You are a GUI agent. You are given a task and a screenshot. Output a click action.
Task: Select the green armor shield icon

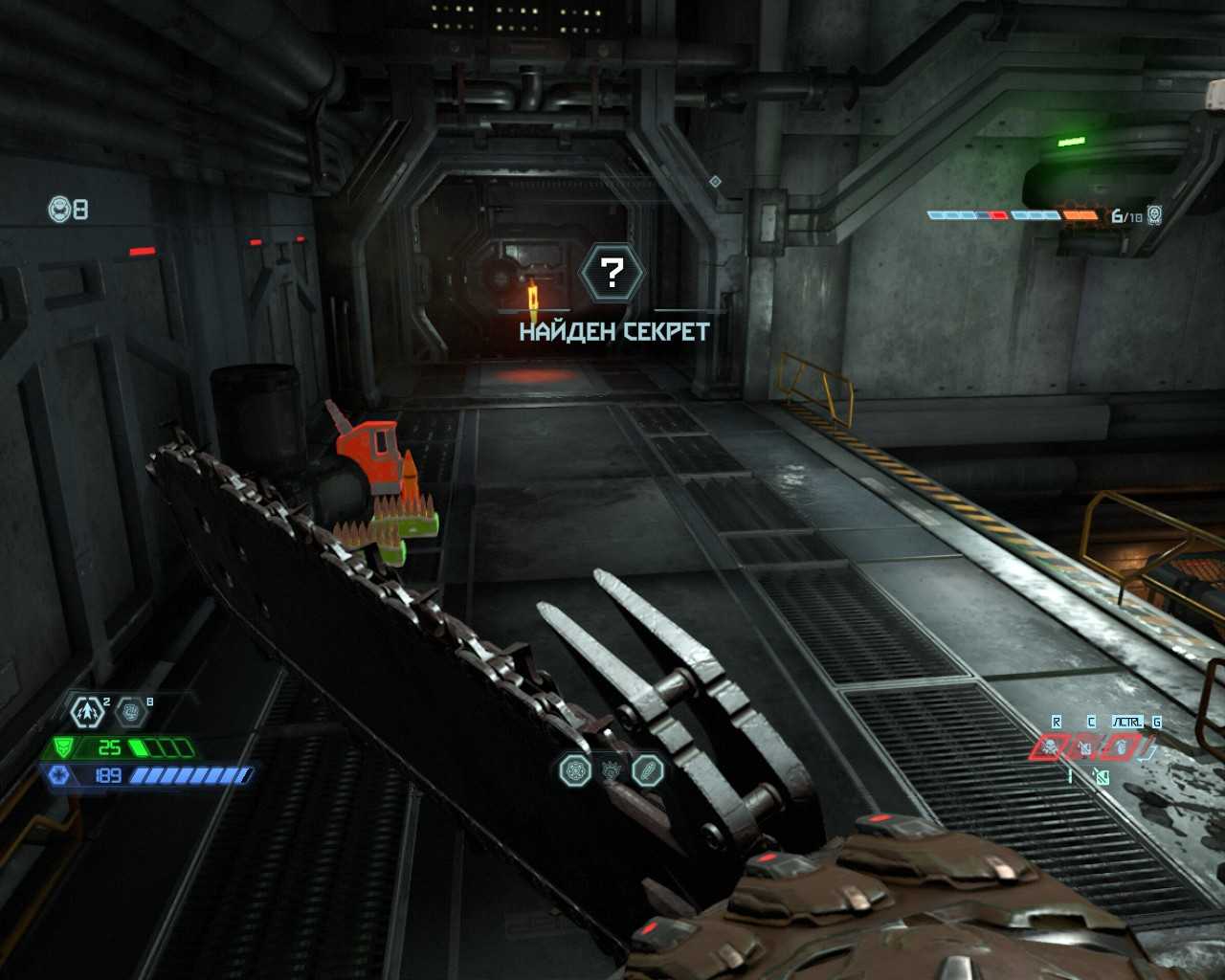click(63, 747)
